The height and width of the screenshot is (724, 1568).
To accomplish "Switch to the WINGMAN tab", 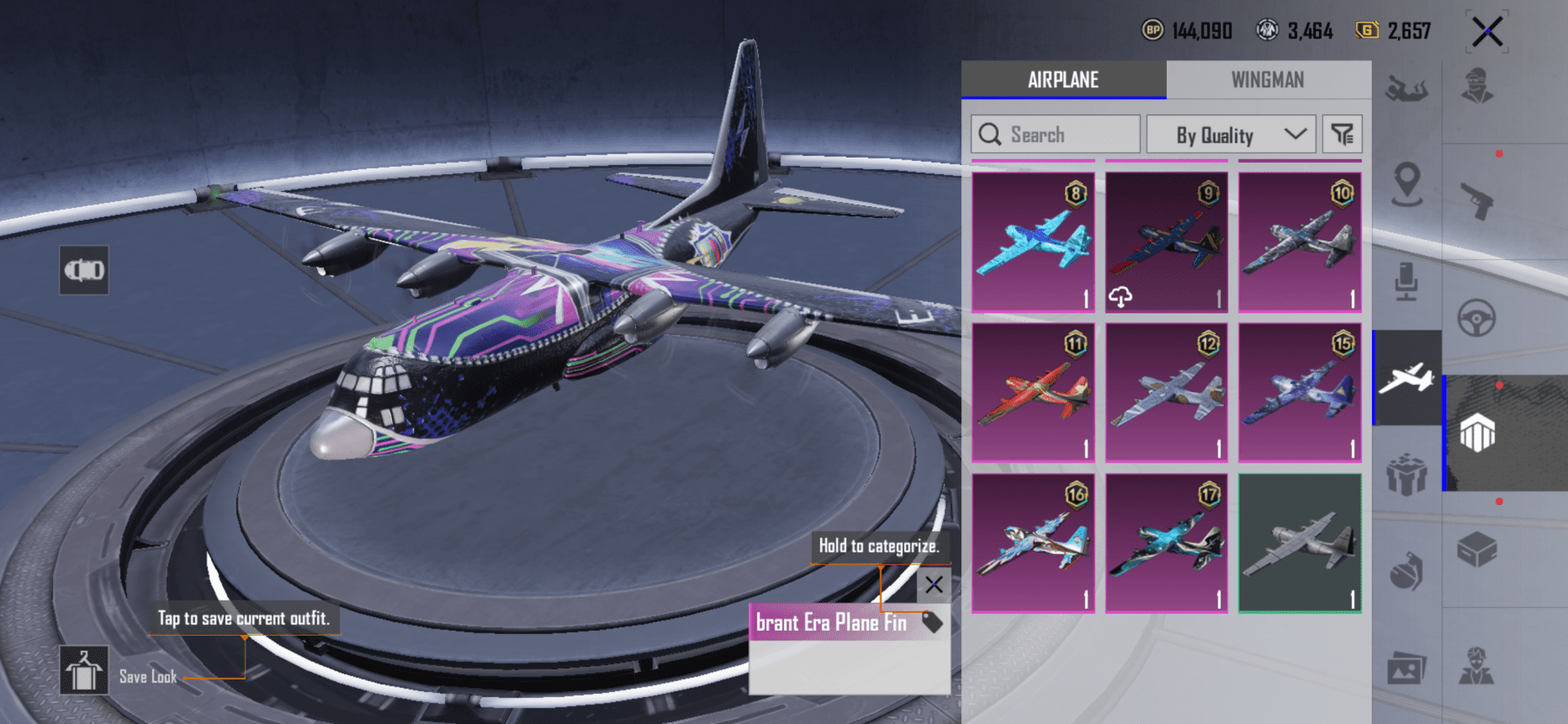I will 1267,80.
